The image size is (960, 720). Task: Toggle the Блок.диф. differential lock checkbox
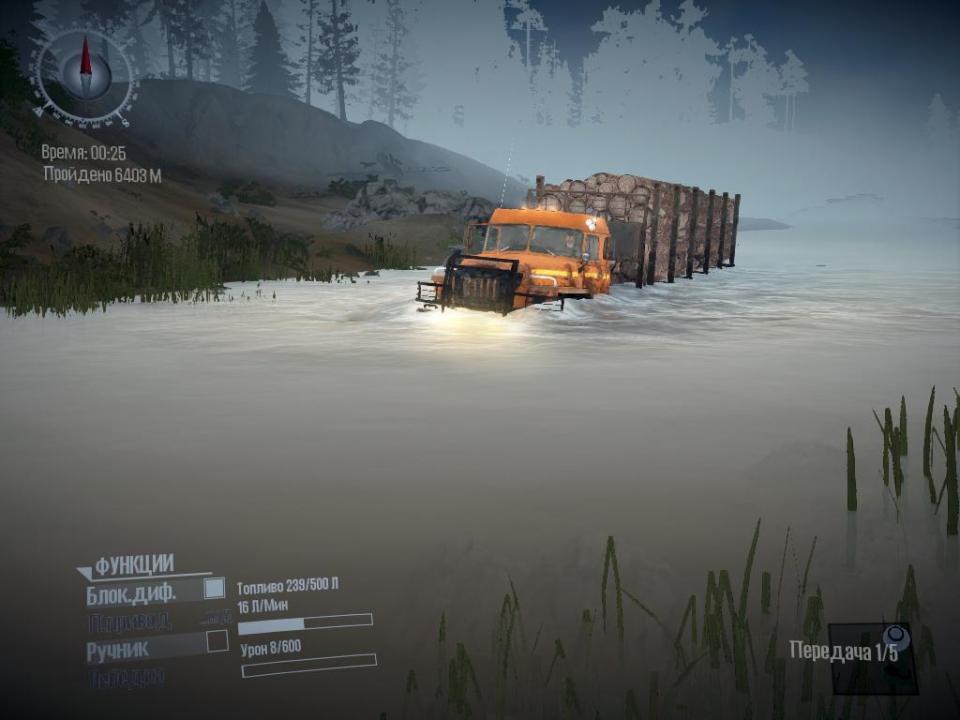(214, 589)
